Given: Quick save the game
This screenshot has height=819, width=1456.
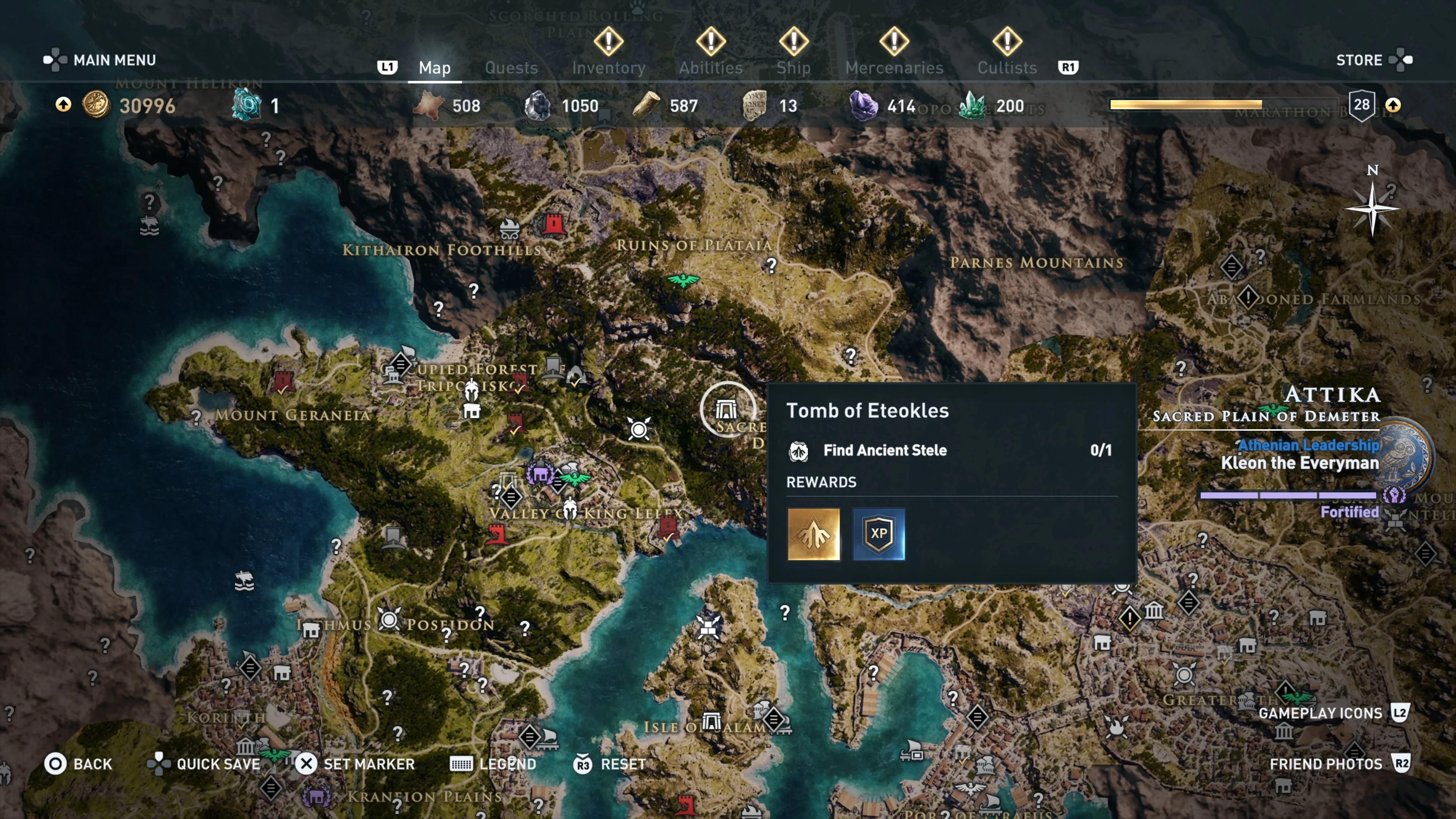Looking at the screenshot, I should [204, 764].
